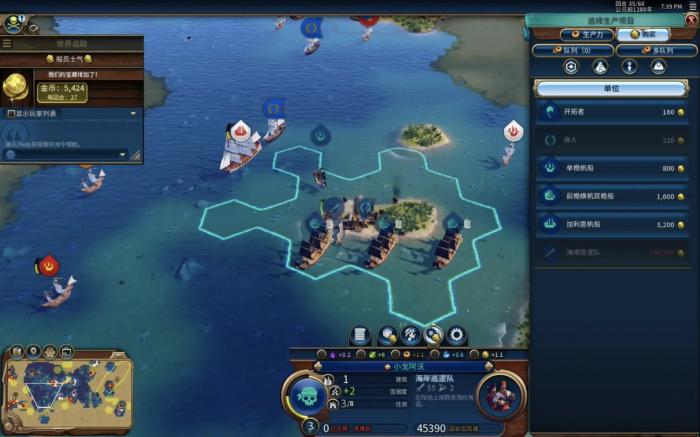Collapse the 单位 units section header
This screenshot has height=437, width=700.
point(611,88)
